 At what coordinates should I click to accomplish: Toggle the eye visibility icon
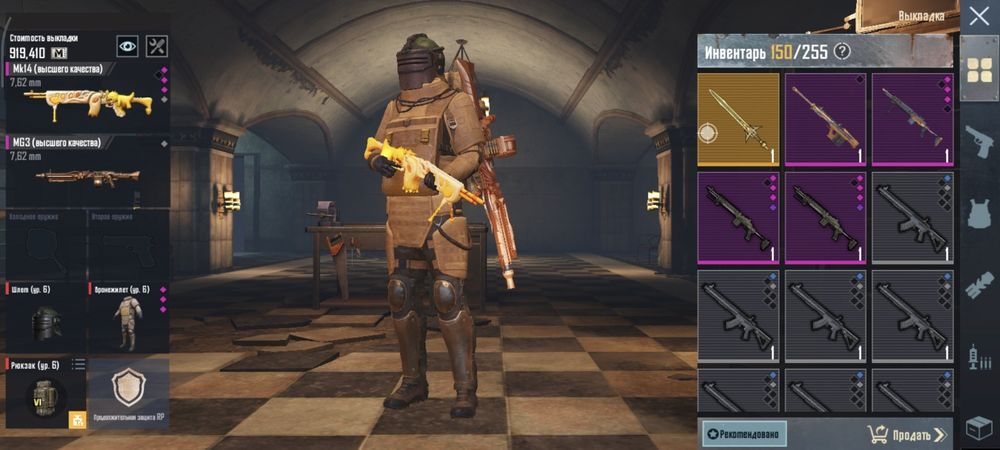pyautogui.click(x=127, y=46)
